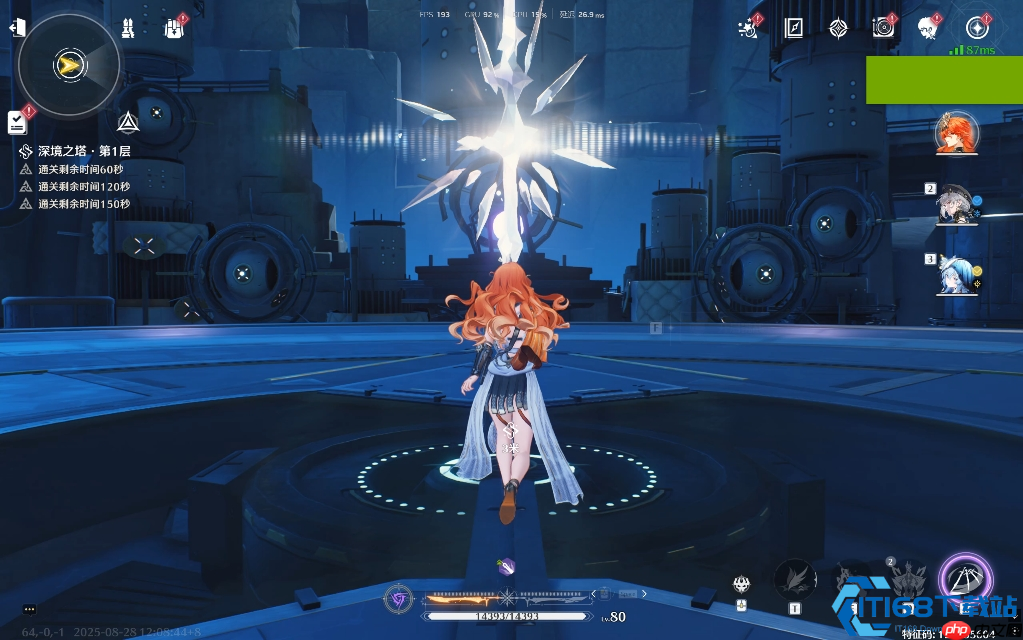
Task: Open the backpack inventory
Action: pos(173,28)
